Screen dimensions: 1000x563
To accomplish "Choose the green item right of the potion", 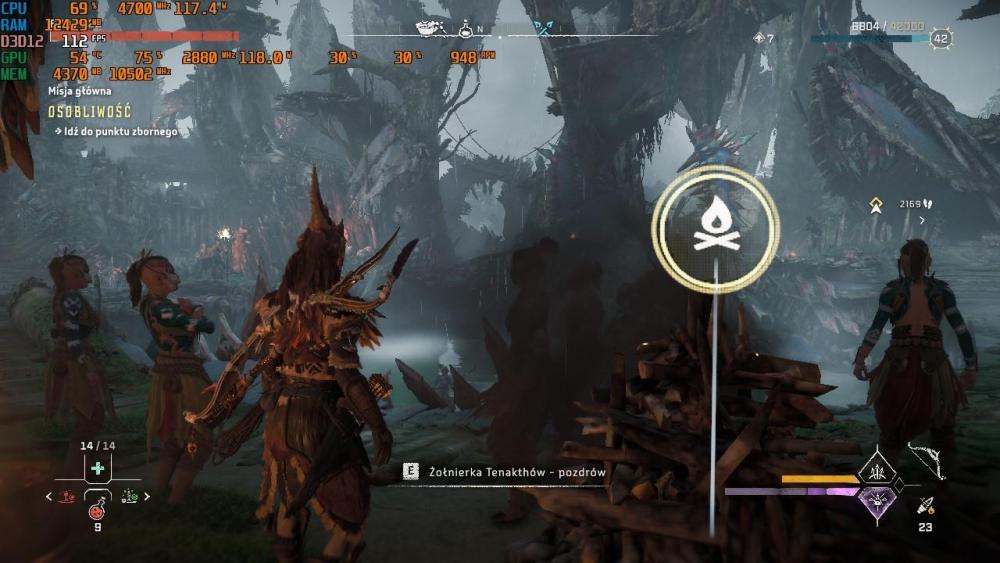I will [x=128, y=495].
